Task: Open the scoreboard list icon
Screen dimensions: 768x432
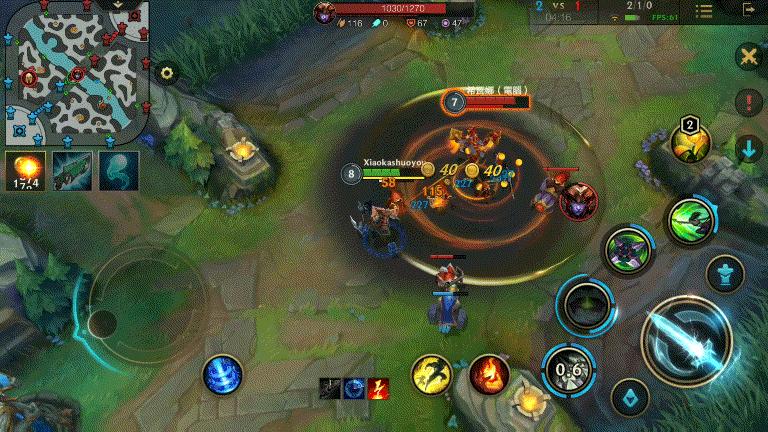Action: 704,11
